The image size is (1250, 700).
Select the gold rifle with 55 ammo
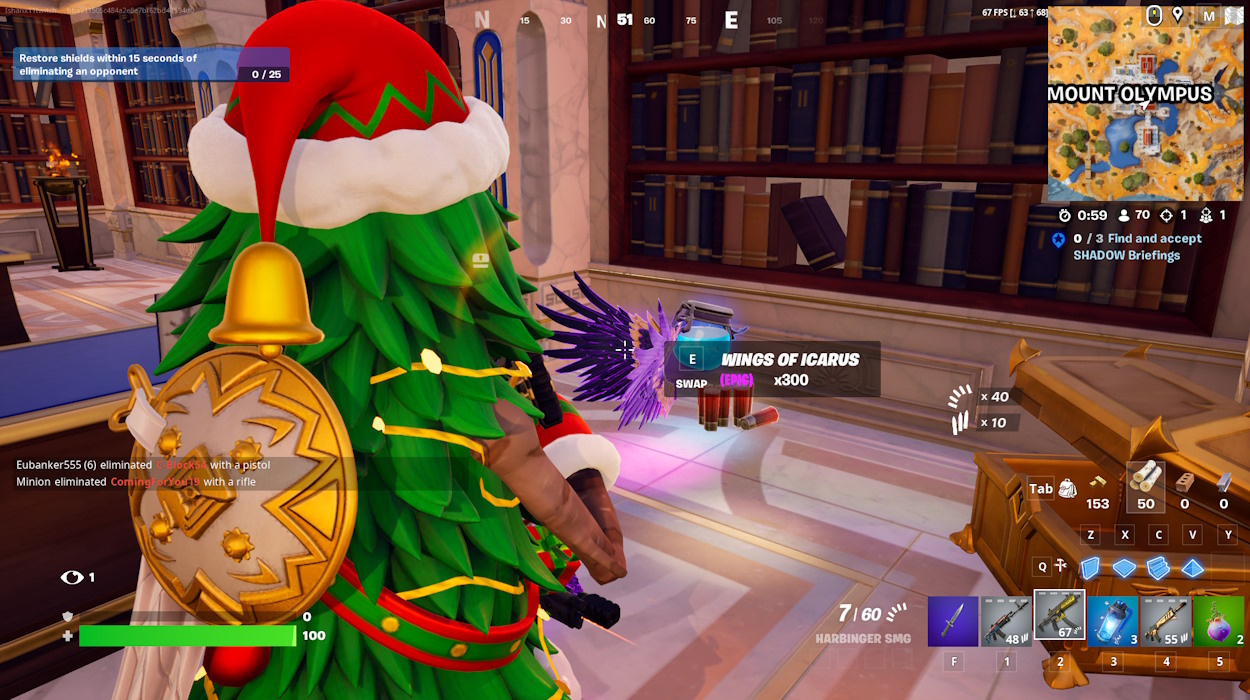tap(1165, 621)
